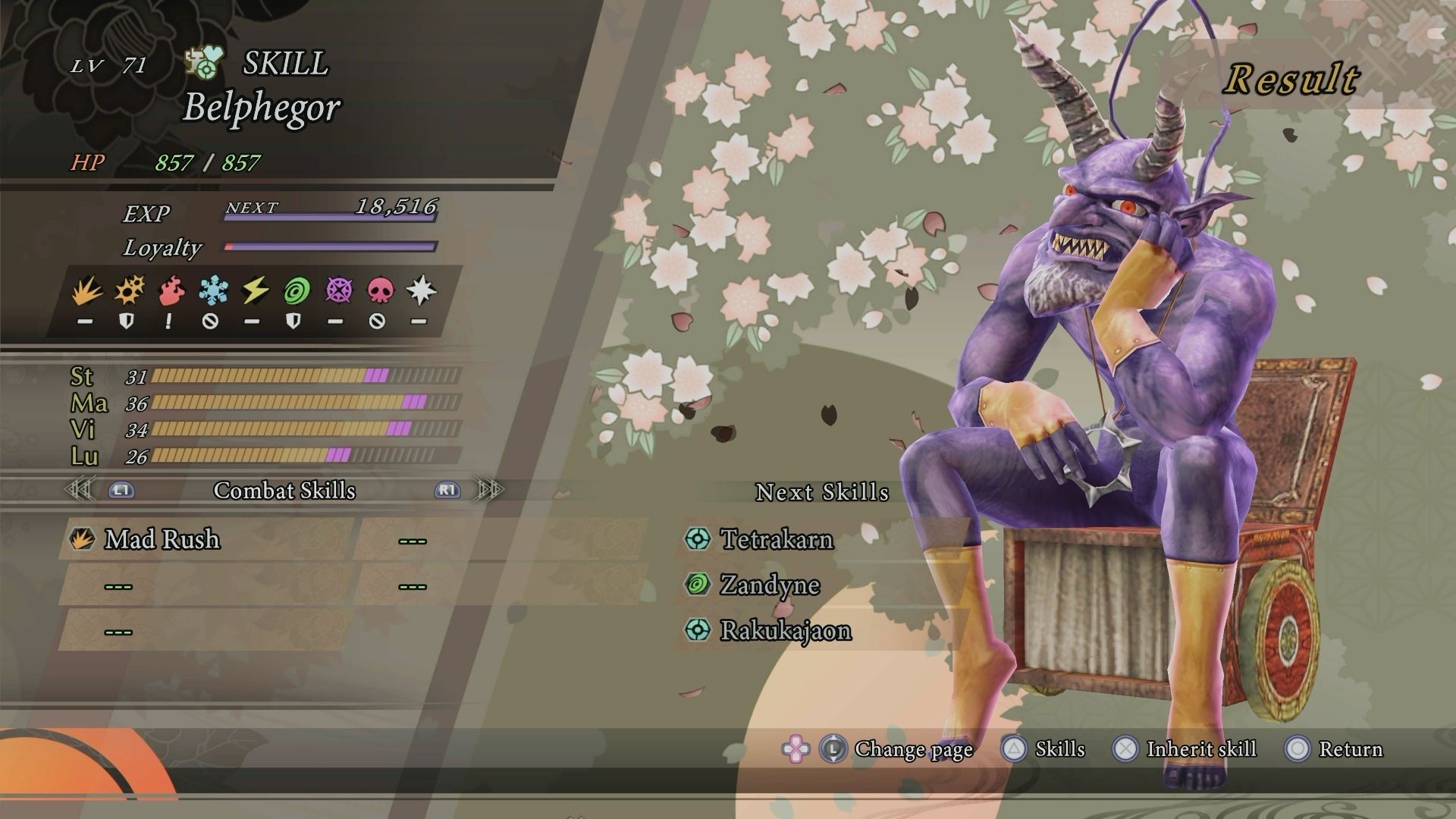The width and height of the screenshot is (1456, 819).
Task: Select the lightning bolt affinity icon
Action: (253, 291)
